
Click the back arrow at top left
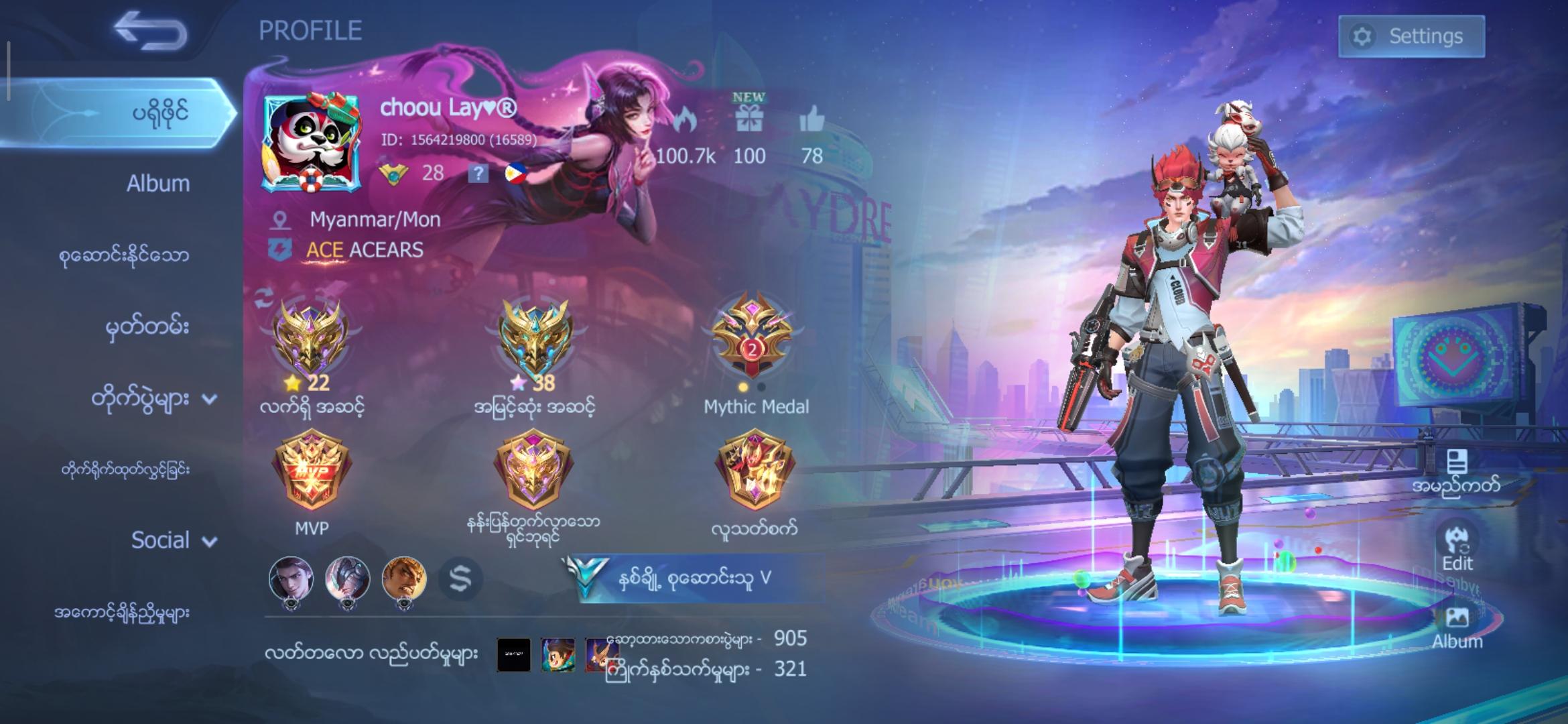tap(151, 32)
